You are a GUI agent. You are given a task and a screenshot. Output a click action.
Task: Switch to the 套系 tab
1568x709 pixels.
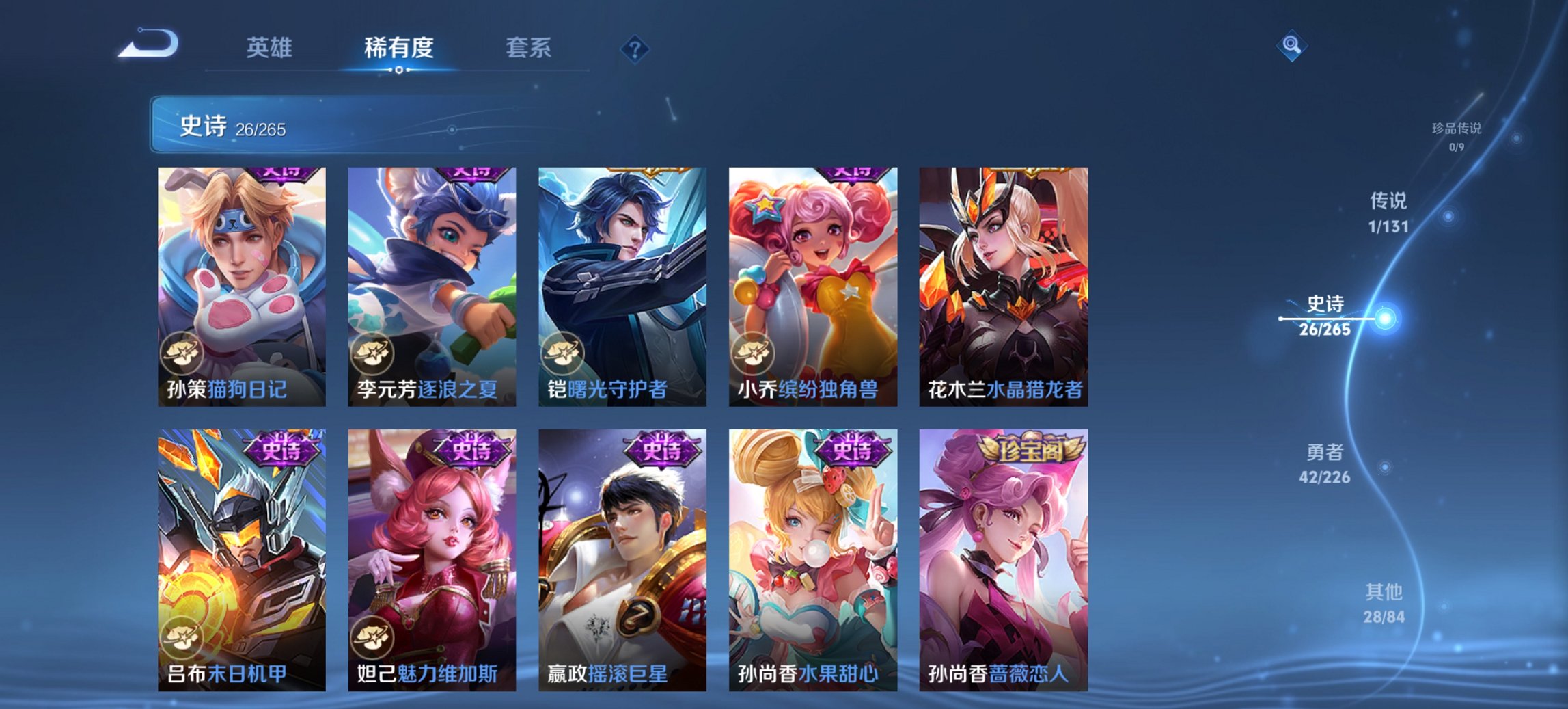[529, 49]
